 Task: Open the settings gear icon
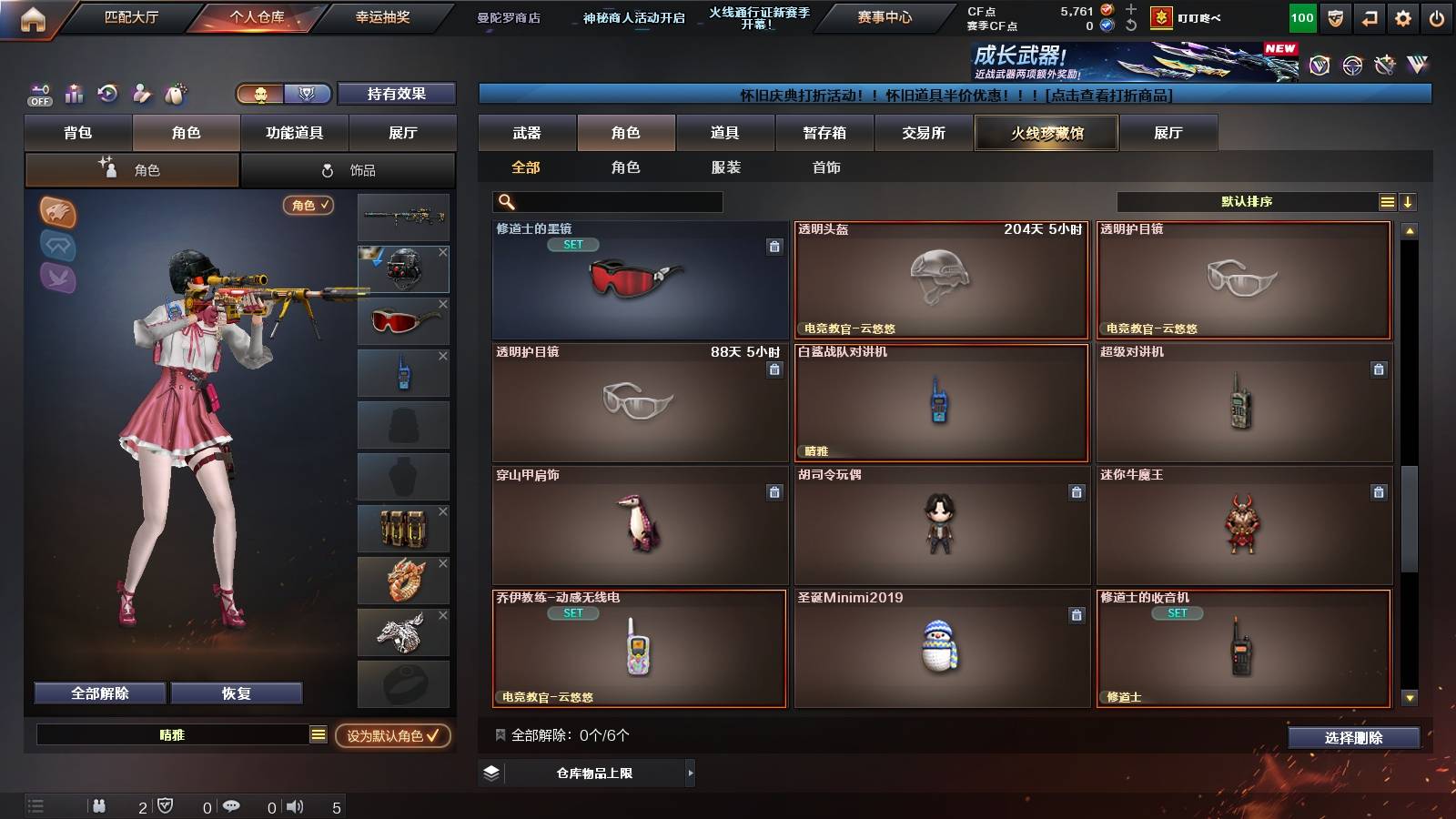click(1401, 16)
